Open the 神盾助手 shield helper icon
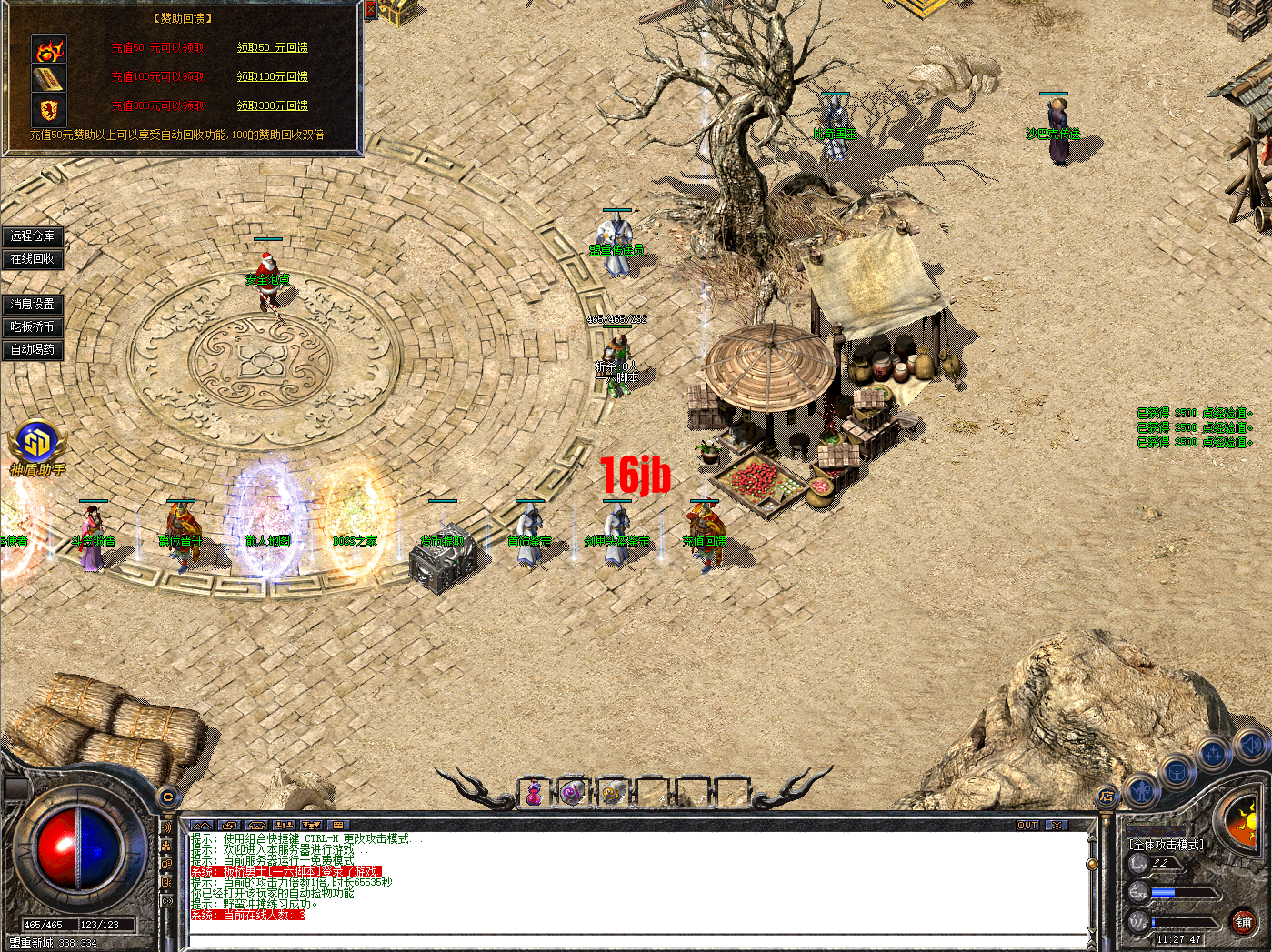 coord(37,445)
